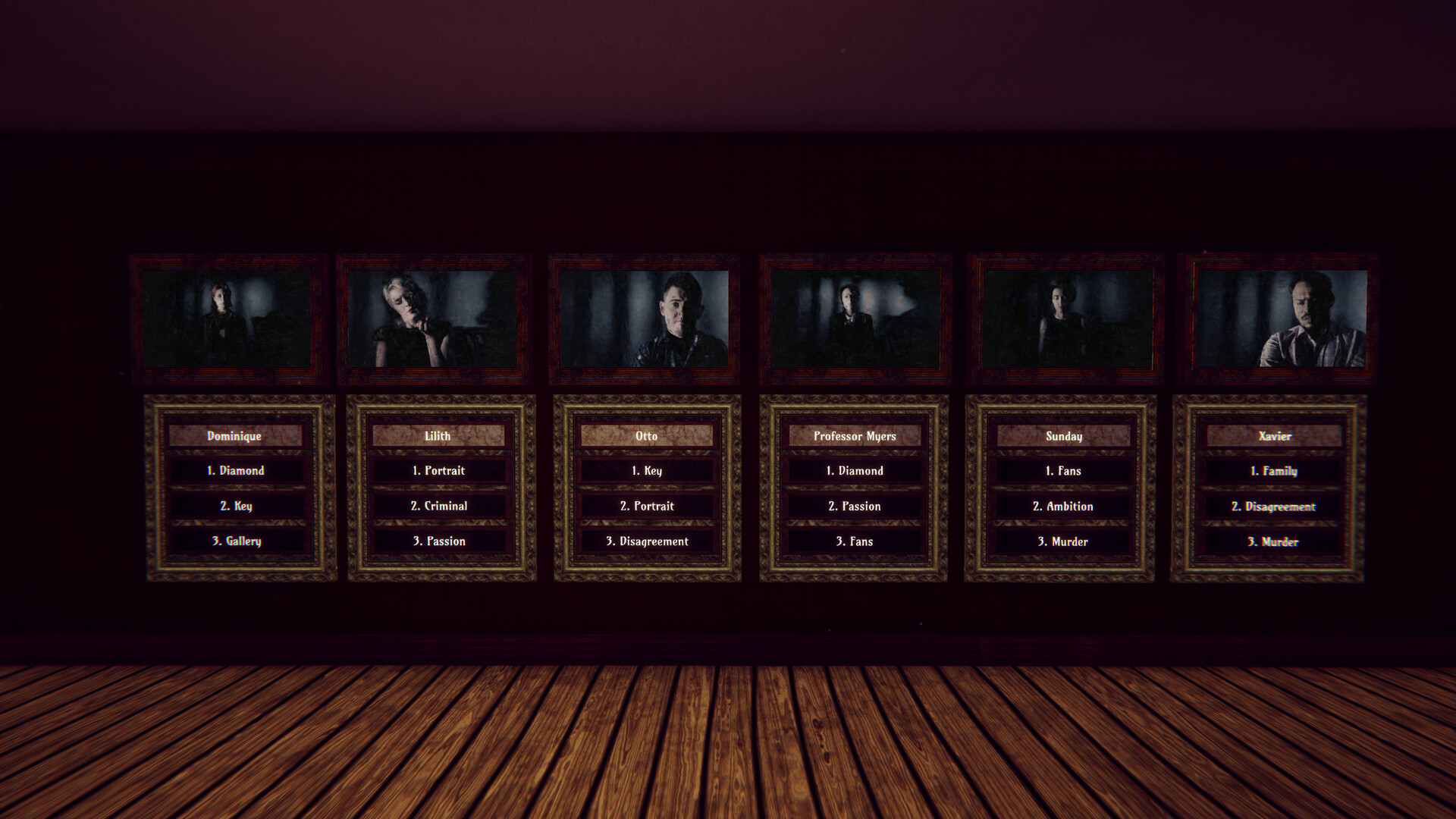Select keyword "2. Key" under Dominique

click(237, 506)
